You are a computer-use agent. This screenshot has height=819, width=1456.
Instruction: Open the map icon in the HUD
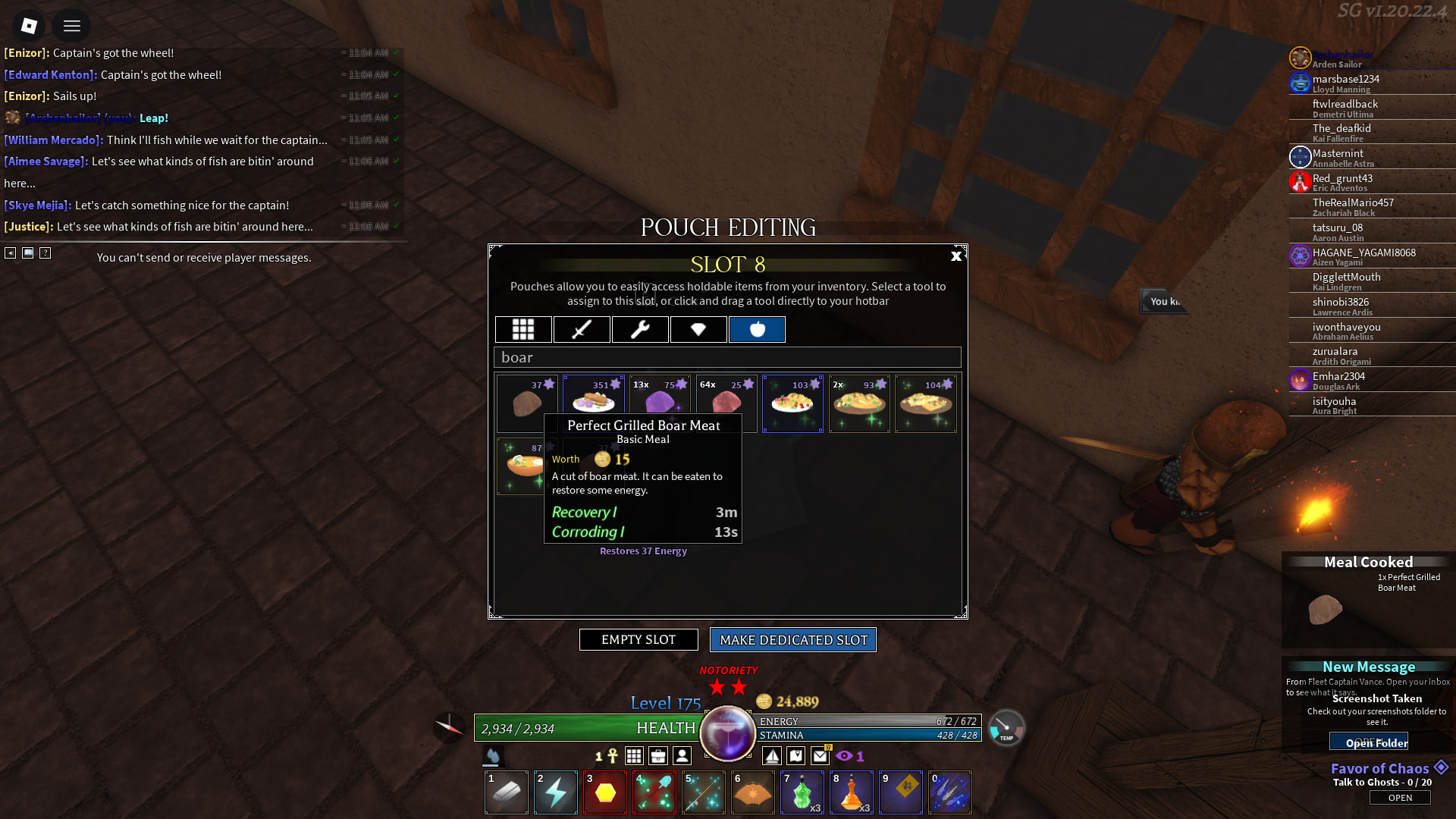tap(795, 756)
